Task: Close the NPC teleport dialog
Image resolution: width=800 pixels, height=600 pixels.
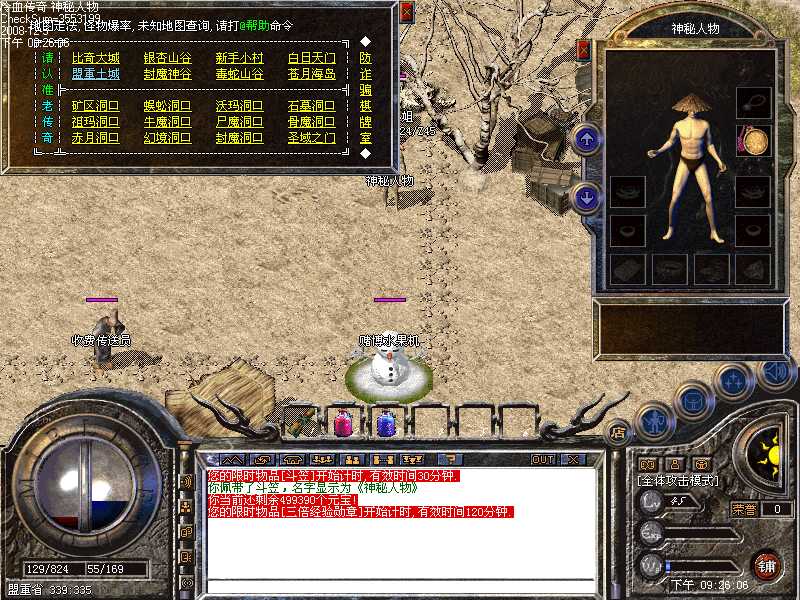Action: point(406,12)
